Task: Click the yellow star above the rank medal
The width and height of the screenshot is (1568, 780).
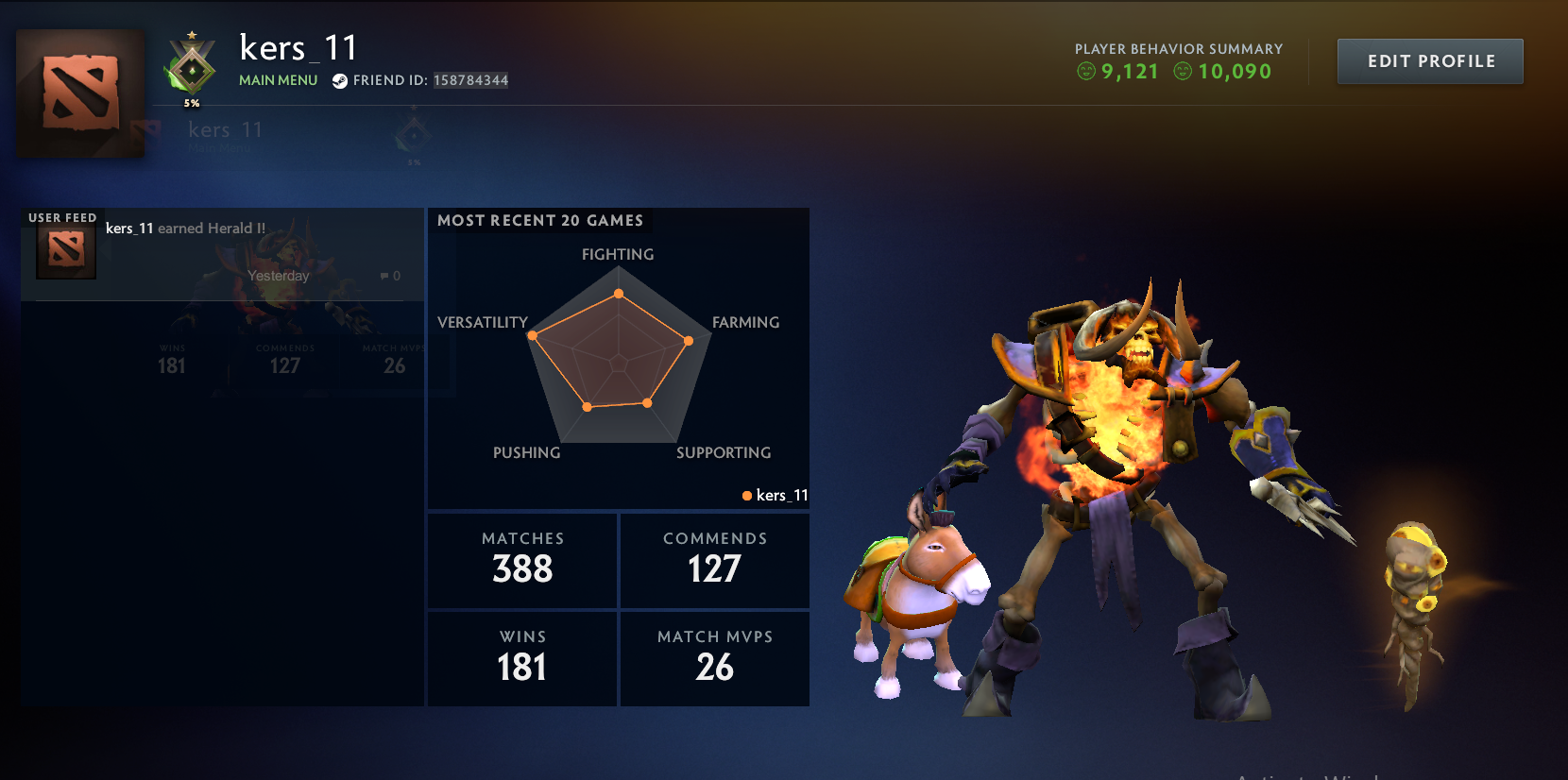Action: point(192,36)
